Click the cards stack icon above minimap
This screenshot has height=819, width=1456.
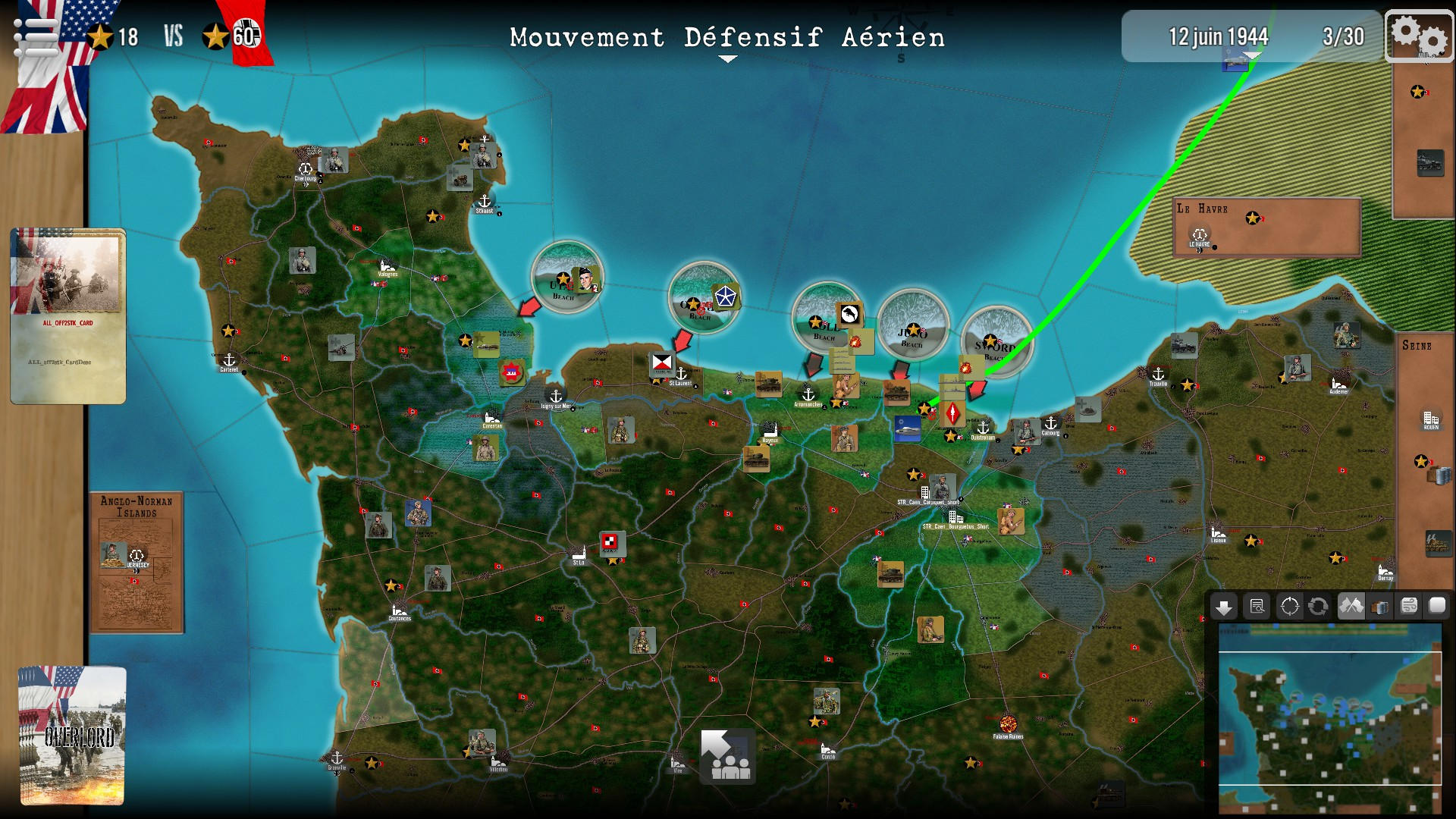point(1379,607)
